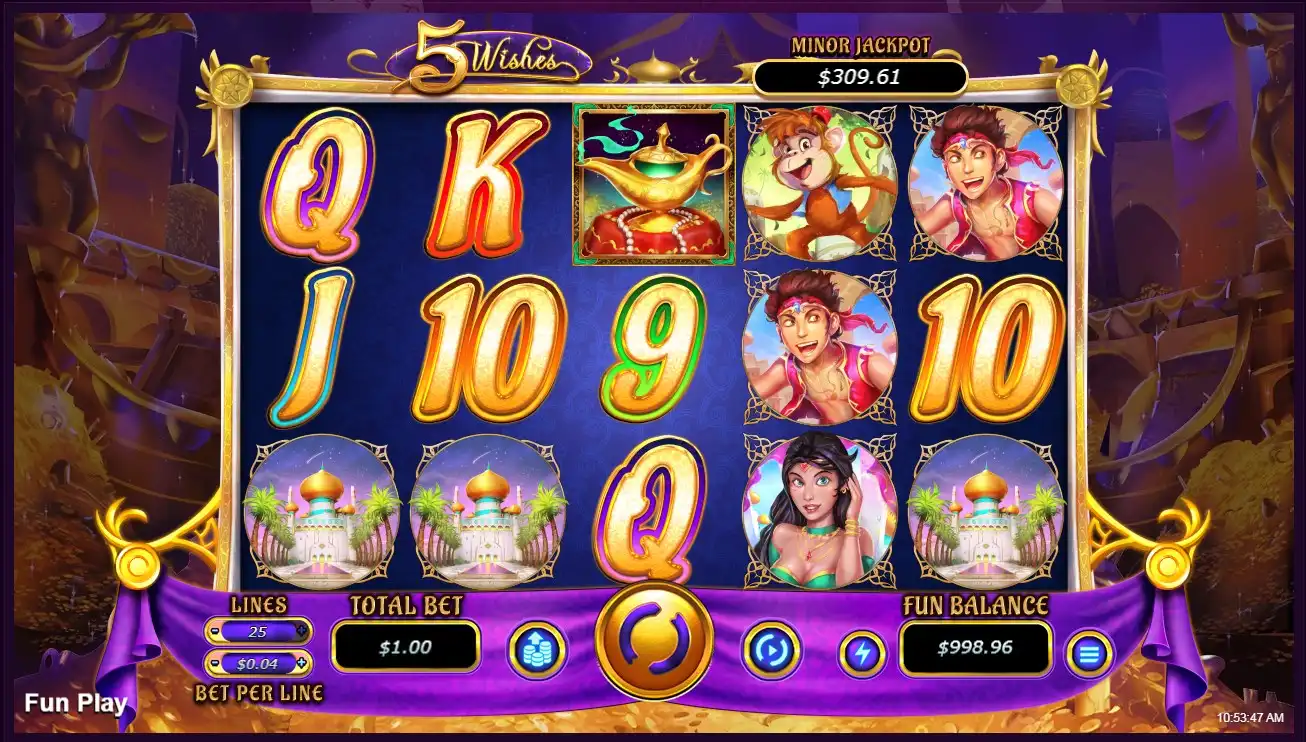Lower the bet per line with minus

tap(215, 663)
